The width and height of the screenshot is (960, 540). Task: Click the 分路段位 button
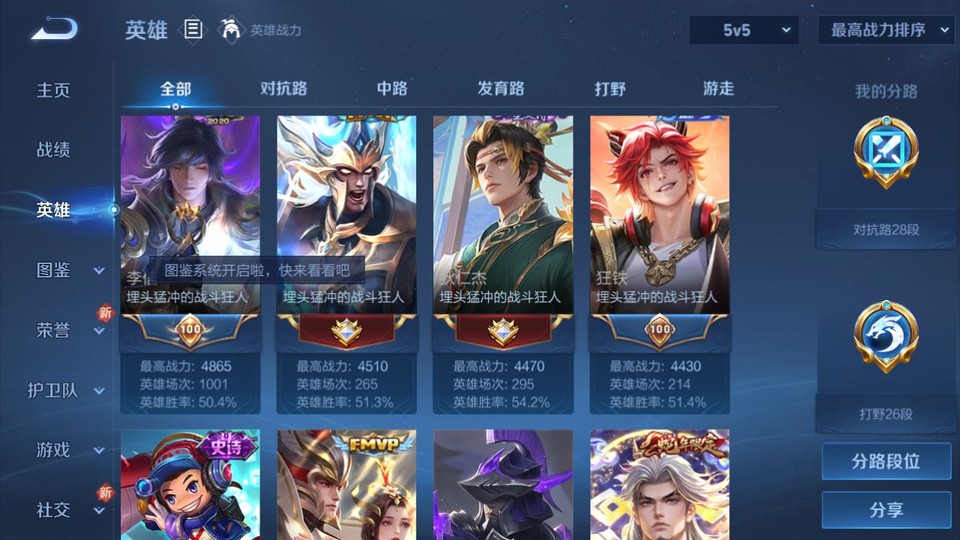pyautogui.click(x=886, y=462)
